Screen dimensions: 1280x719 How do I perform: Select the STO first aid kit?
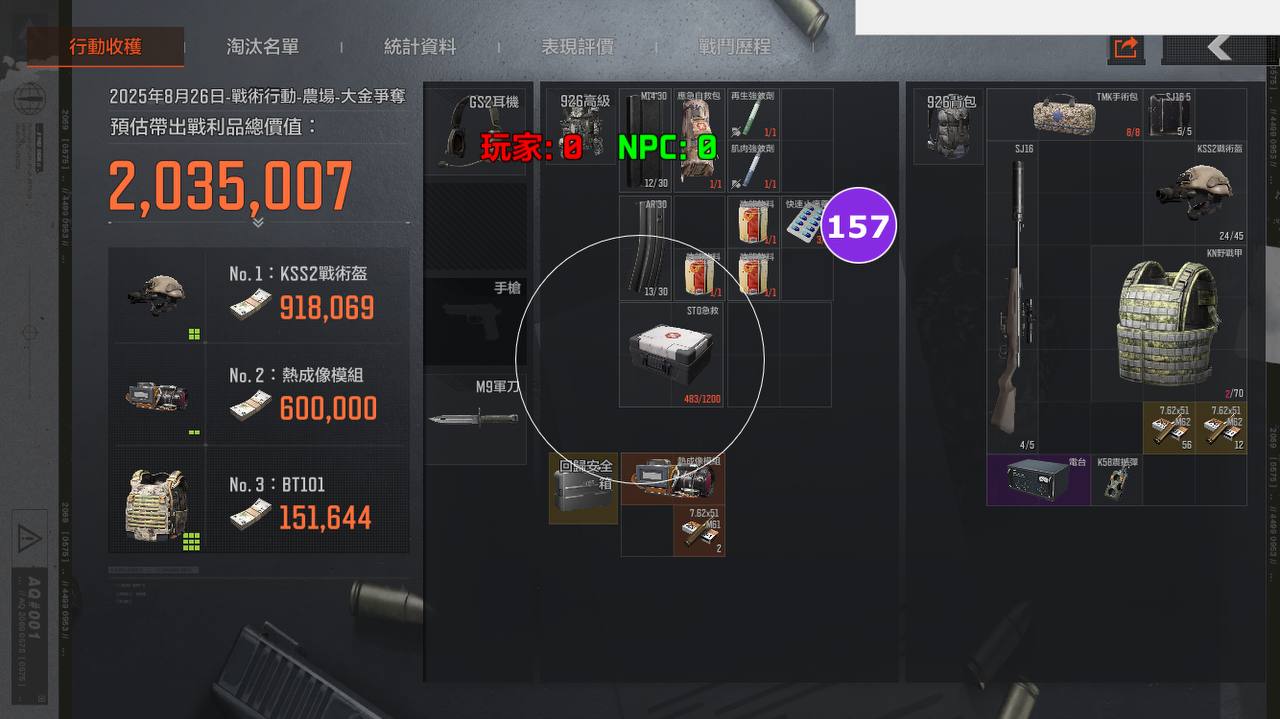[x=673, y=355]
